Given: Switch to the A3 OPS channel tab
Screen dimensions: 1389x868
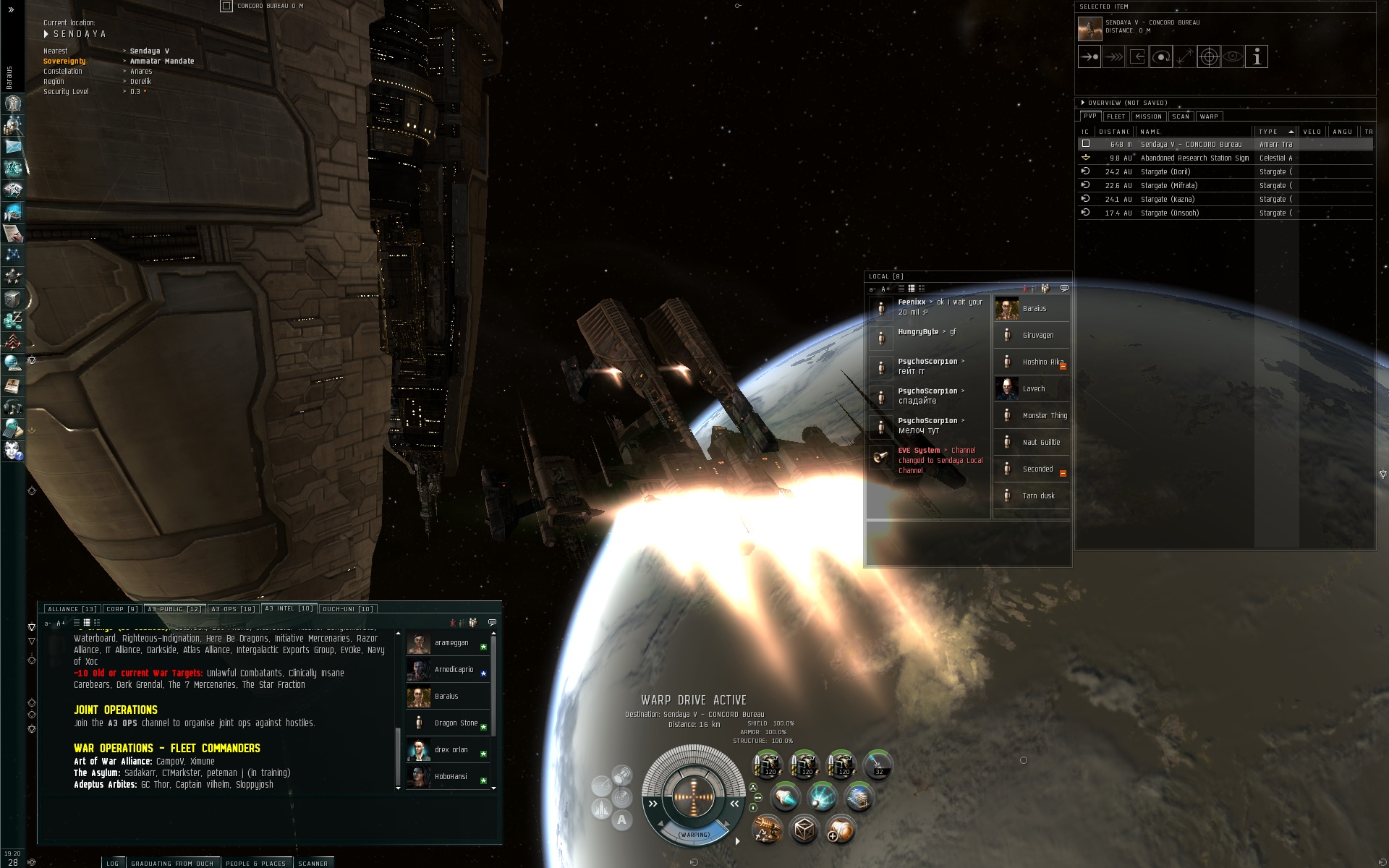Looking at the screenshot, I should 232,609.
